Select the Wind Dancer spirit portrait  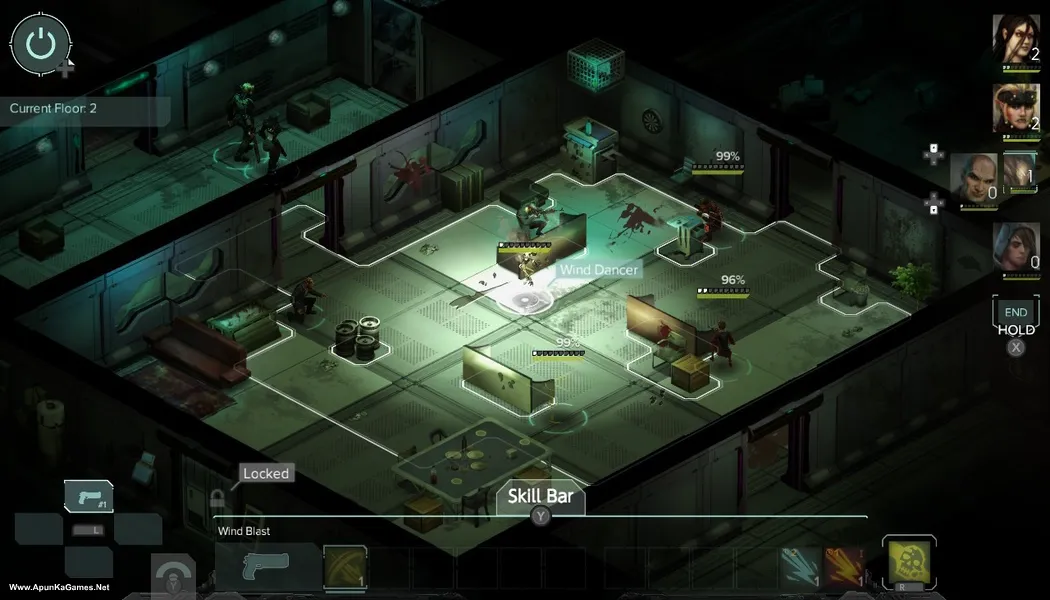click(x=1020, y=172)
